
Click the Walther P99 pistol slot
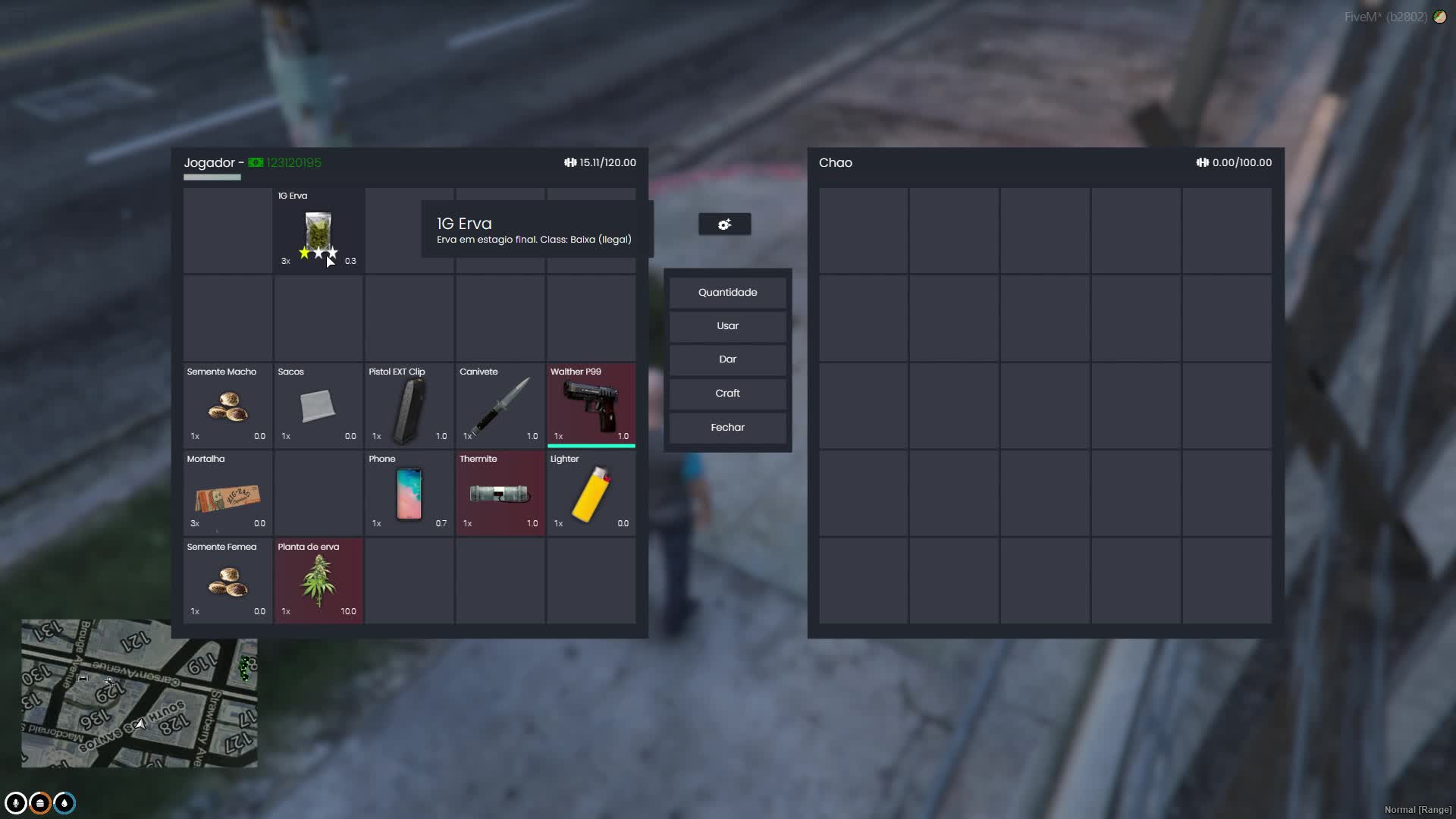[x=591, y=405]
